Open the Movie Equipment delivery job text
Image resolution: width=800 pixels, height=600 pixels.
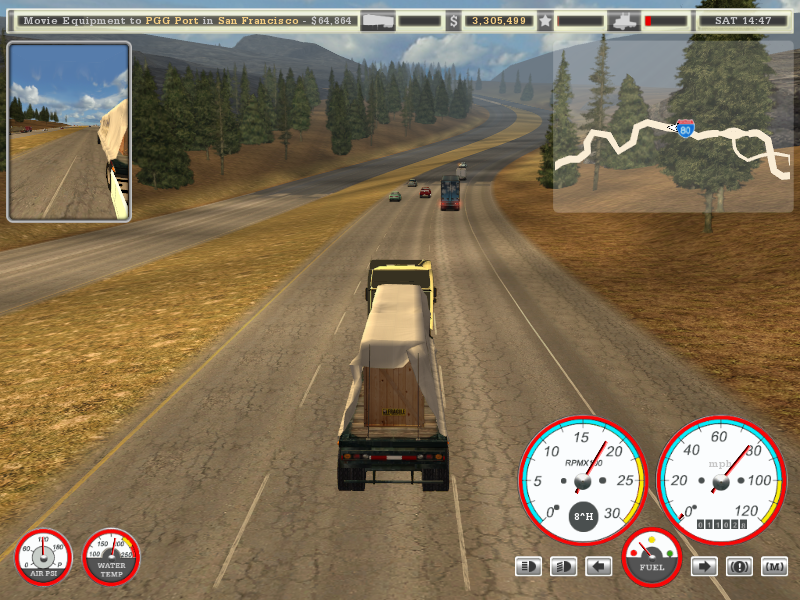coord(187,20)
